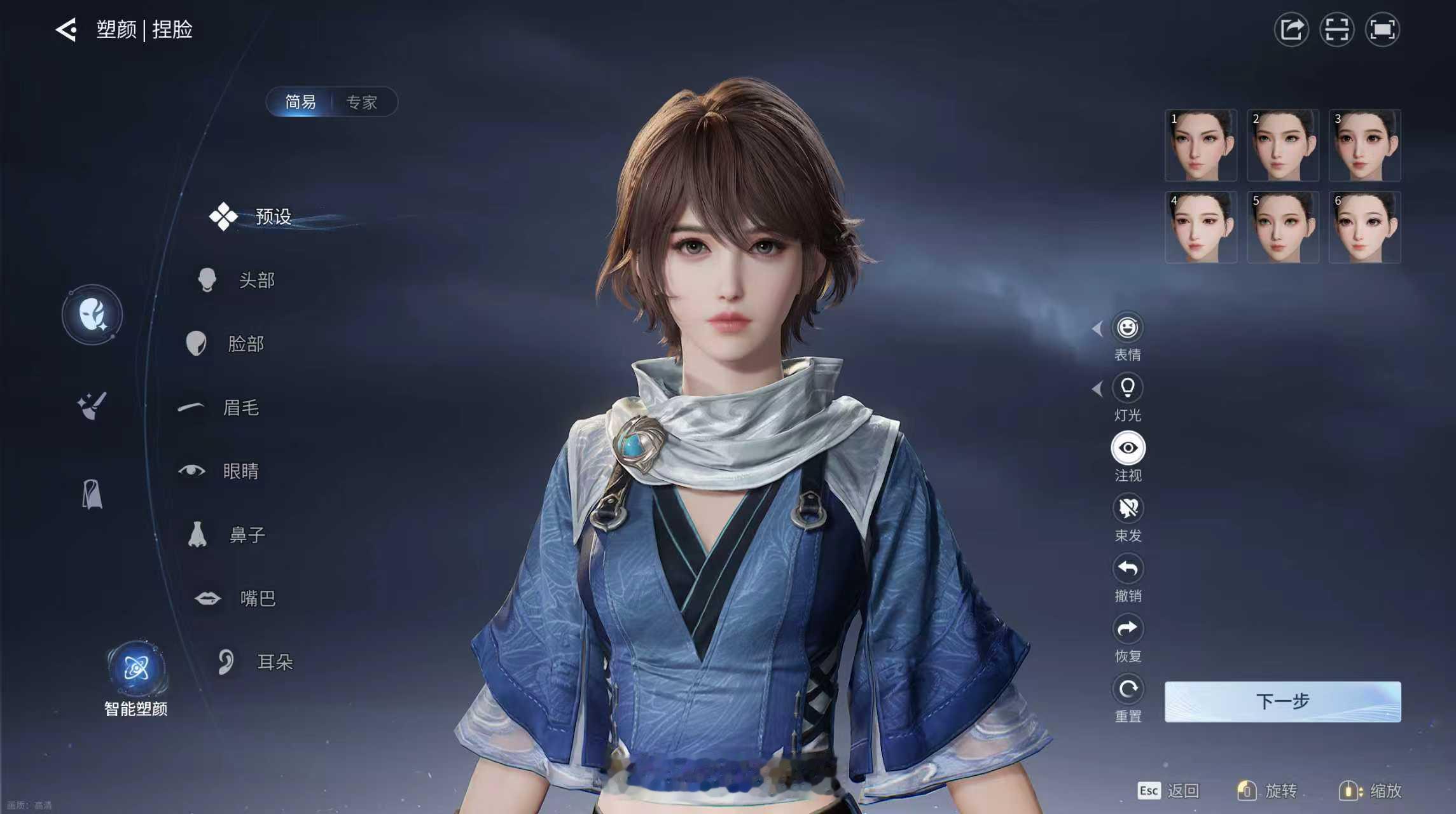1456x814 pixels.
Task: Select the 嘴巴 mouth category
Action: [x=257, y=598]
